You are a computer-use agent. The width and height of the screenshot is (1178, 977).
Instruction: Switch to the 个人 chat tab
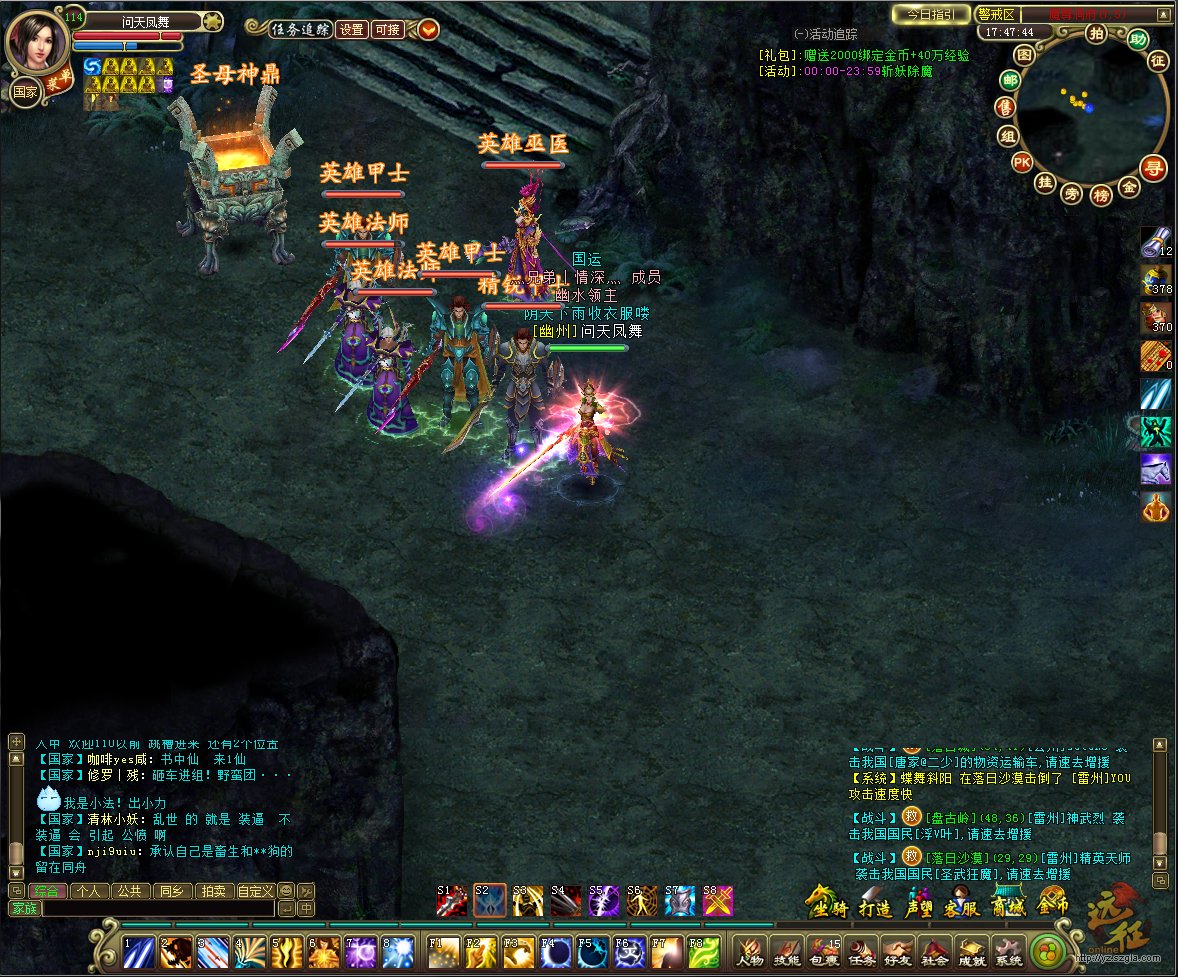pyautogui.click(x=88, y=891)
